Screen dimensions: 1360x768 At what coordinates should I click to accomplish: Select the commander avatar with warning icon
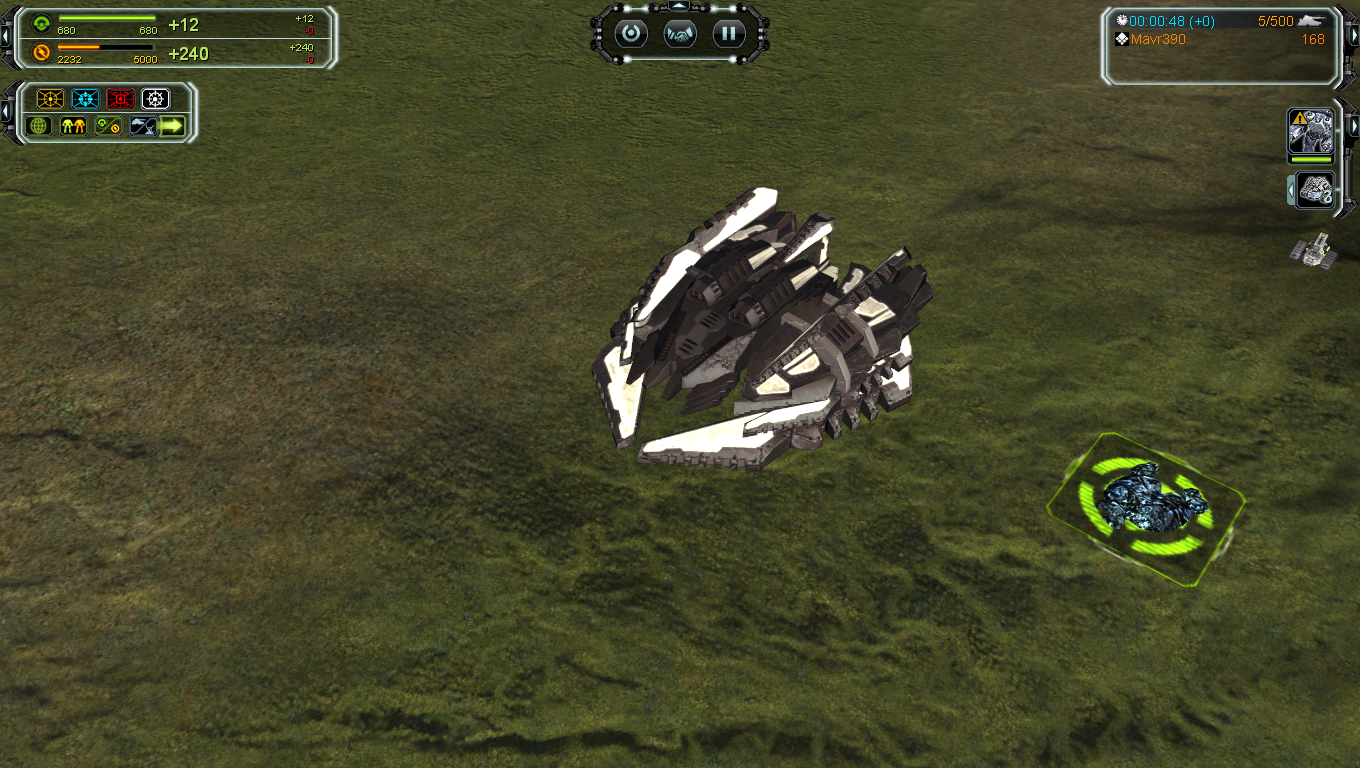click(x=1310, y=131)
